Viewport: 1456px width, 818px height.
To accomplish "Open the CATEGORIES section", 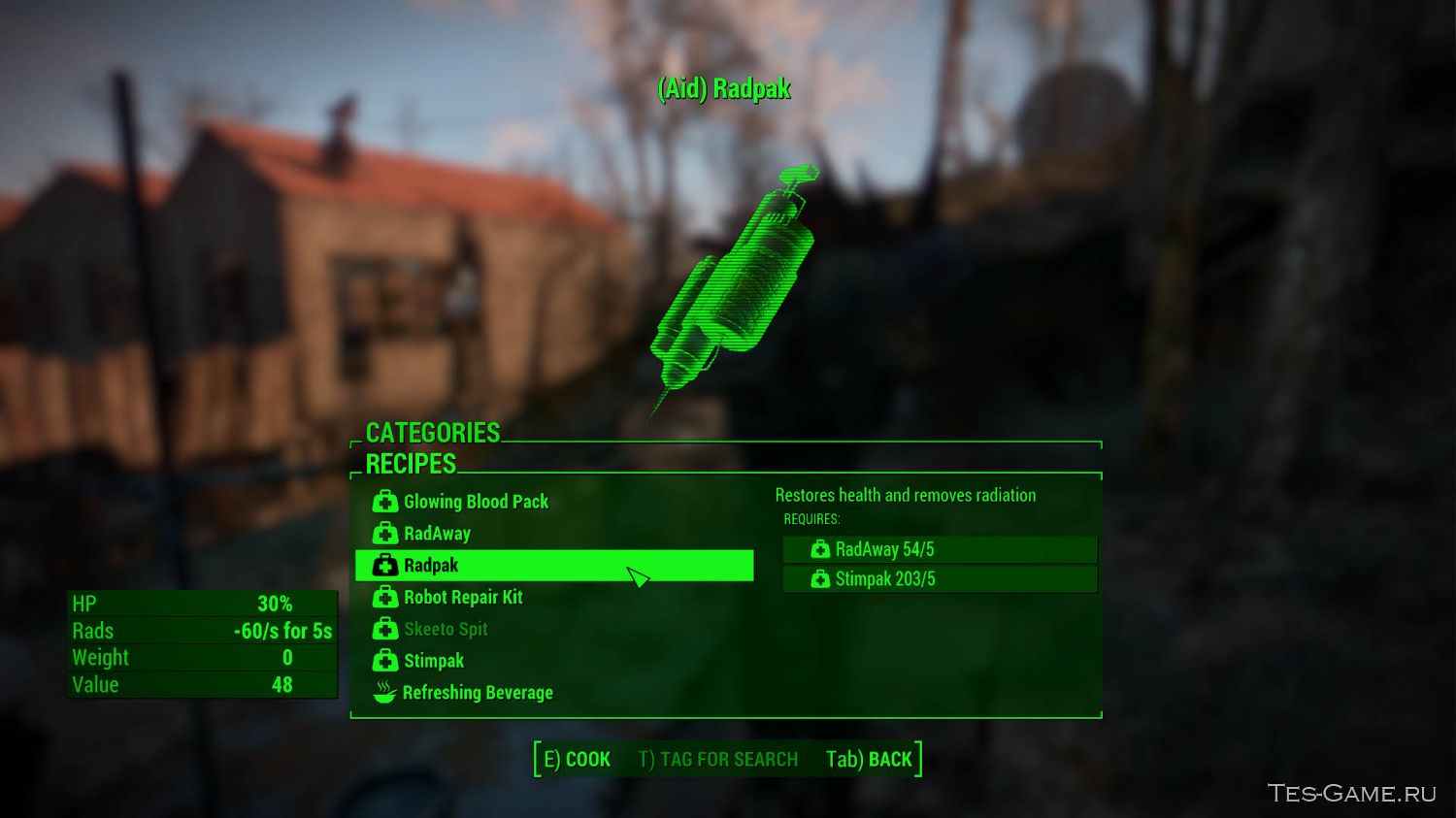I will click(433, 433).
